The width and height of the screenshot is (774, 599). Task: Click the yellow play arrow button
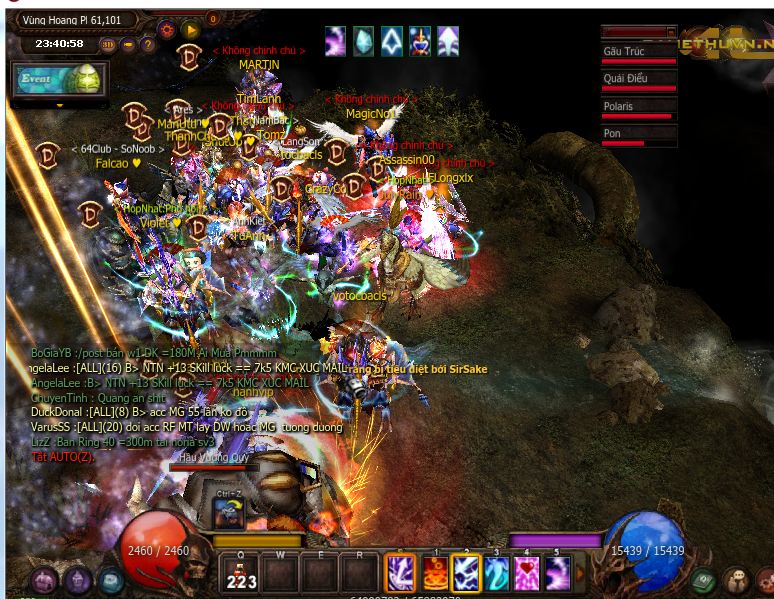click(190, 31)
